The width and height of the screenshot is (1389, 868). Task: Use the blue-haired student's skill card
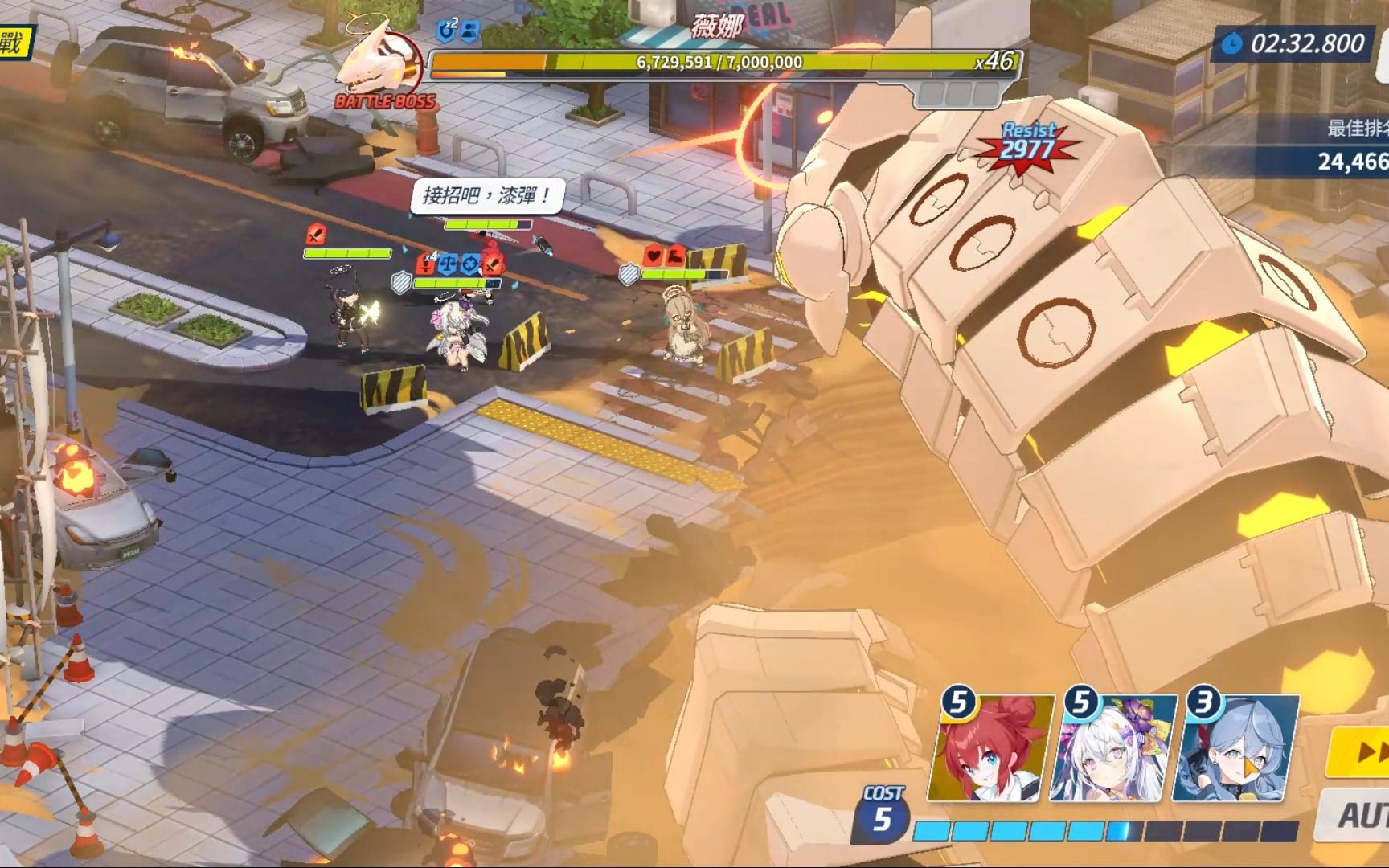[x=1235, y=750]
